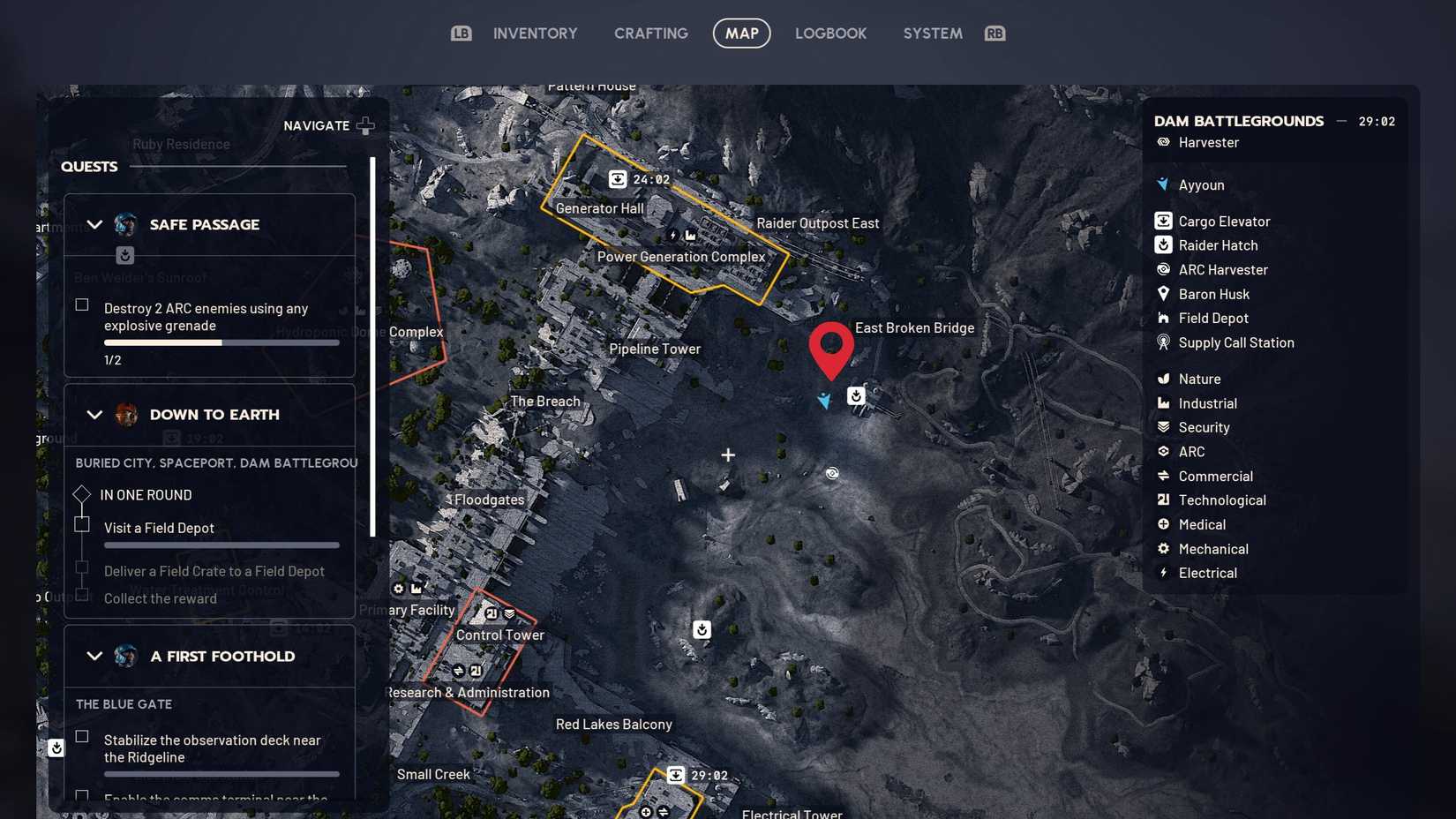The height and width of the screenshot is (819, 1456).
Task: Switch to the Inventory tab
Action: (x=535, y=33)
